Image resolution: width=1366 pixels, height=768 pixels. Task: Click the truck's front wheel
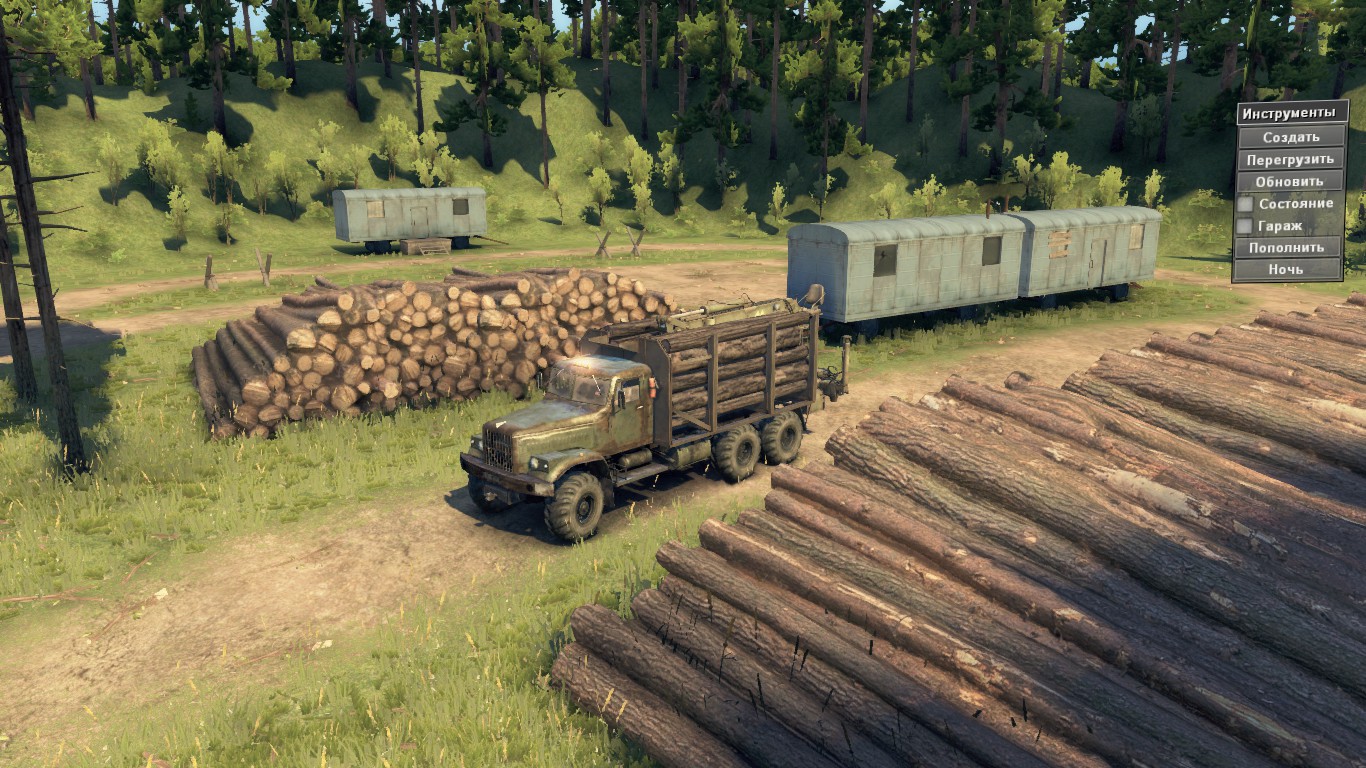point(577,505)
